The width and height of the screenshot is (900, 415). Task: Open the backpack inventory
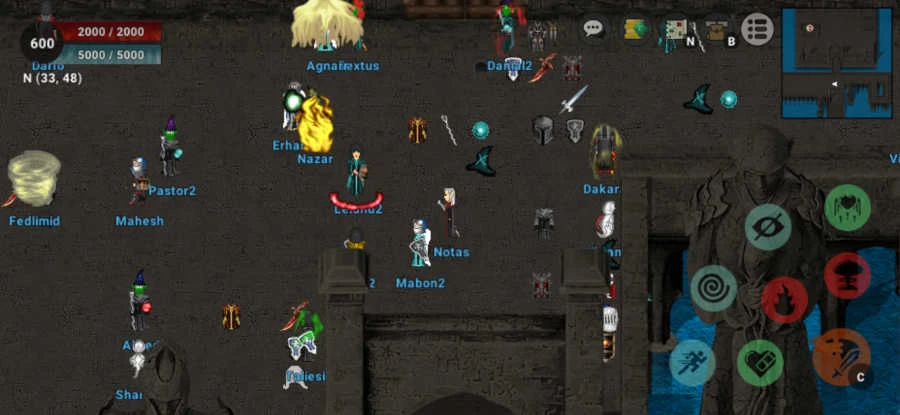click(716, 29)
